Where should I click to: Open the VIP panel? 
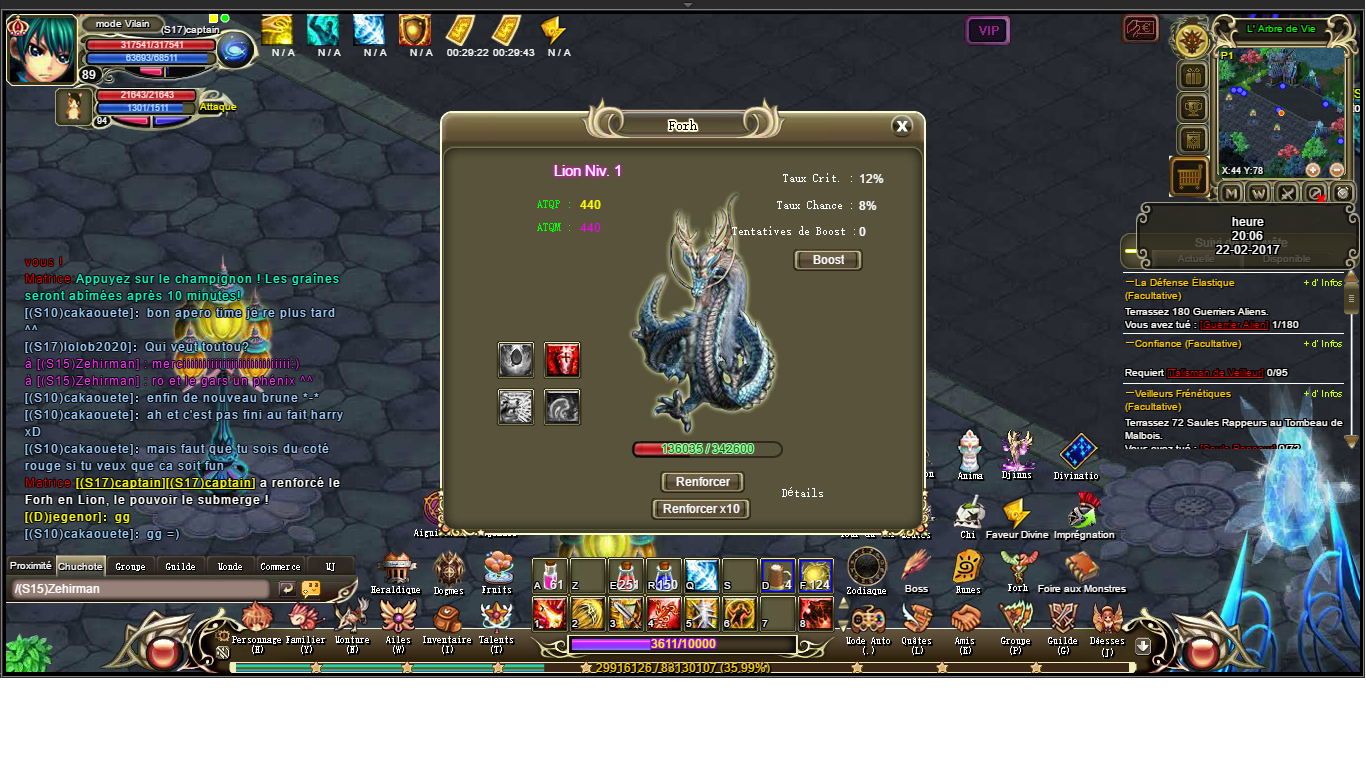988,31
